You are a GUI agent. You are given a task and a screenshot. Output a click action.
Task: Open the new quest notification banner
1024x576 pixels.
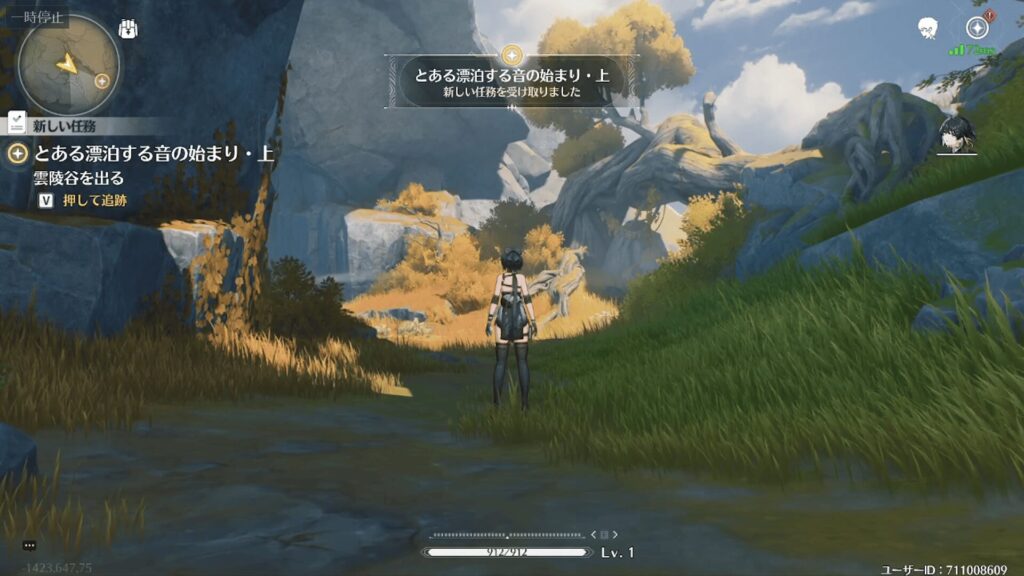point(512,80)
